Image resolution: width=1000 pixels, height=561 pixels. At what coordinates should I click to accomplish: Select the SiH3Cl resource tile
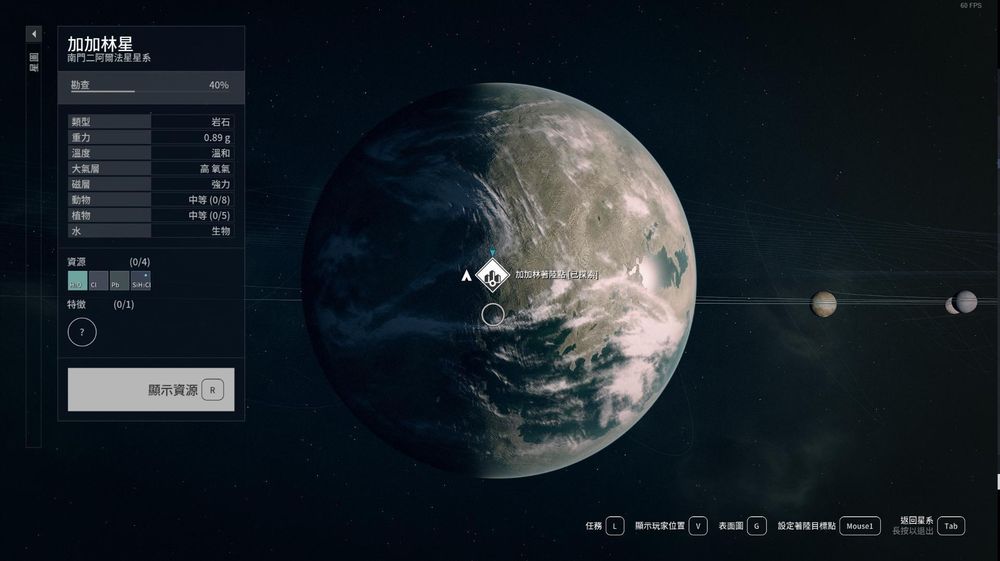(x=141, y=281)
